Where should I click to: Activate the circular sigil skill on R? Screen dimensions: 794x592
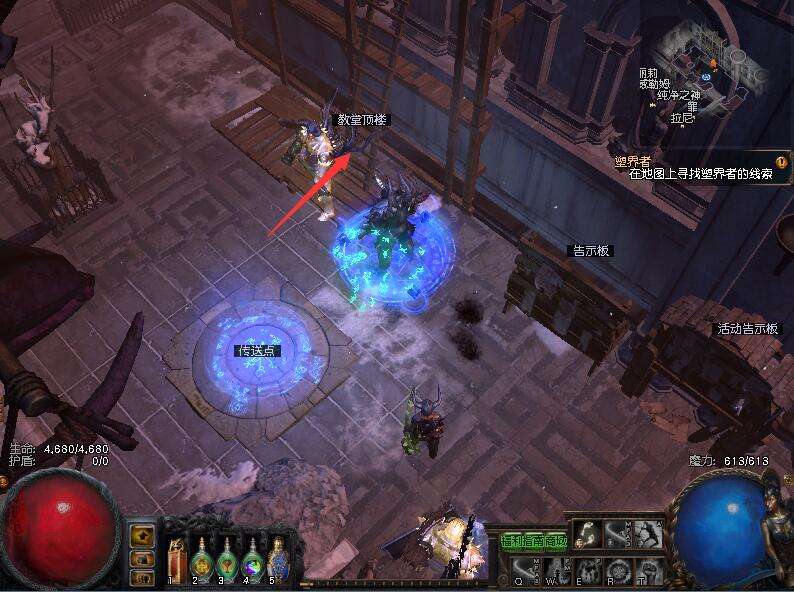(x=616, y=568)
